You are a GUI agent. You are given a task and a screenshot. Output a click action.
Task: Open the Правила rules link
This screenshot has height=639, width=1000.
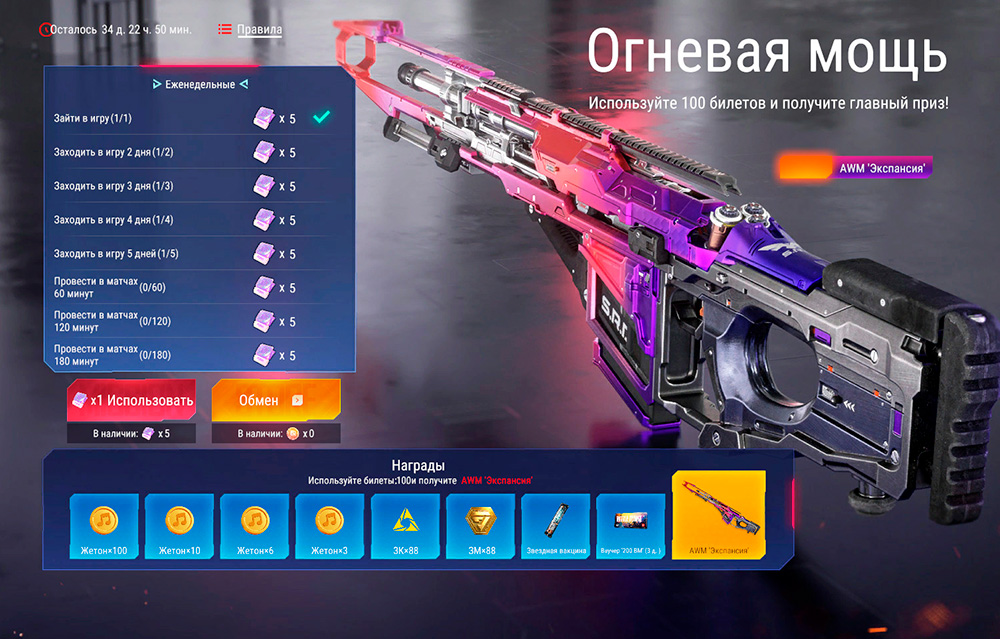(x=258, y=30)
